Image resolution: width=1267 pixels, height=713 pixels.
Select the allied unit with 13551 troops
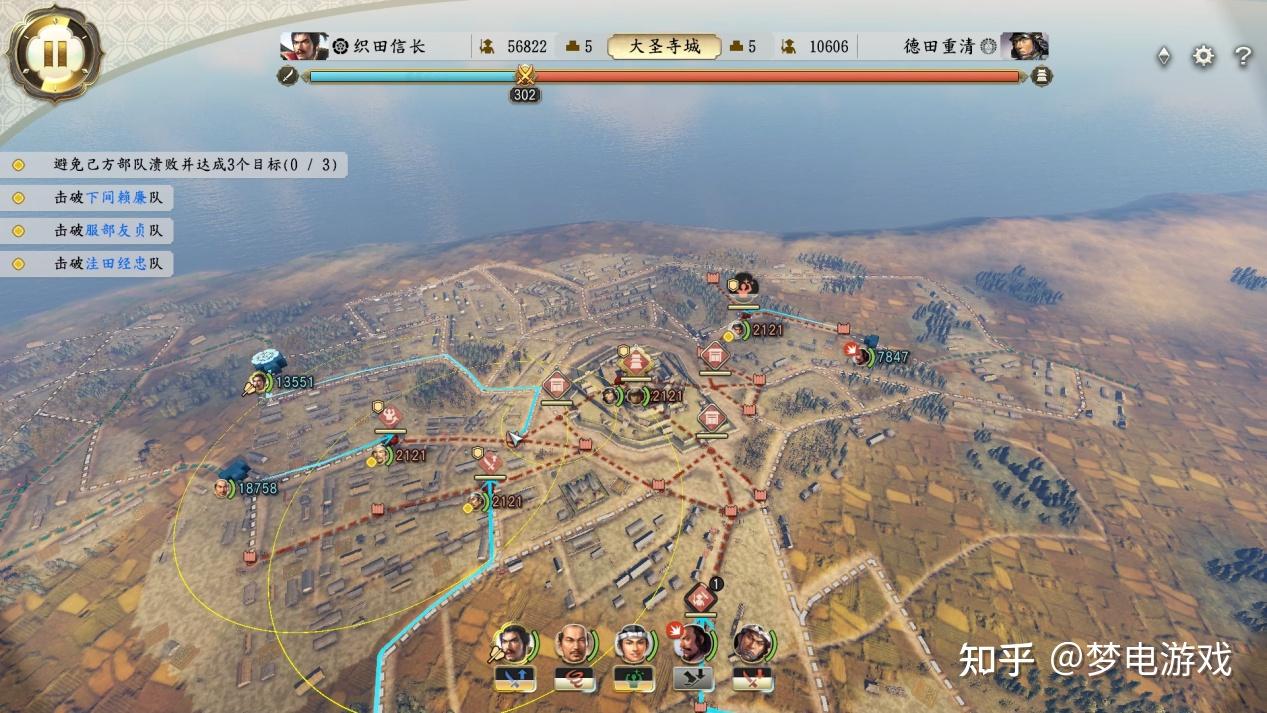(260, 382)
